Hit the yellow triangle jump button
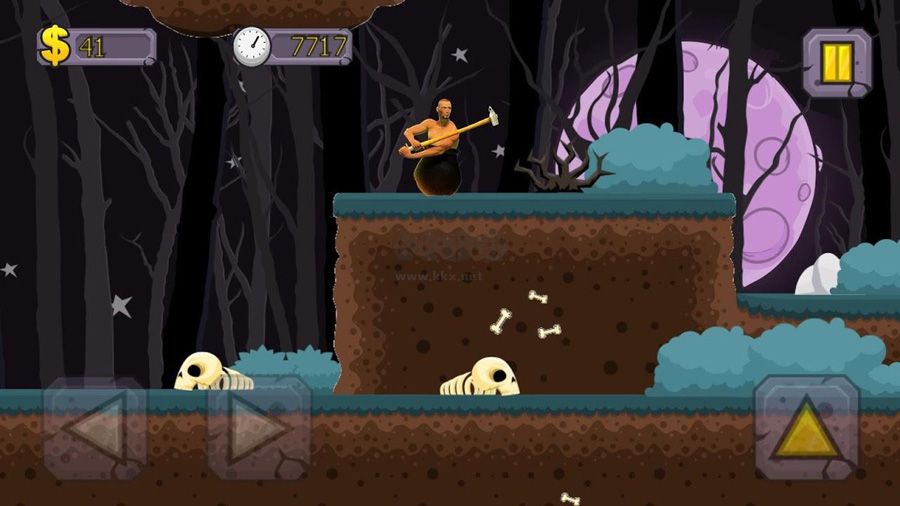 pyautogui.click(x=806, y=429)
